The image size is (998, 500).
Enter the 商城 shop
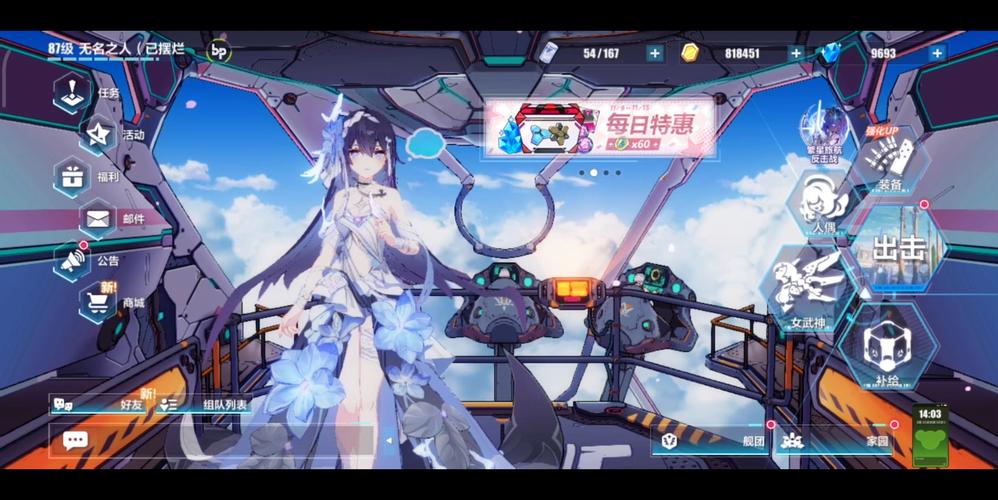100,300
